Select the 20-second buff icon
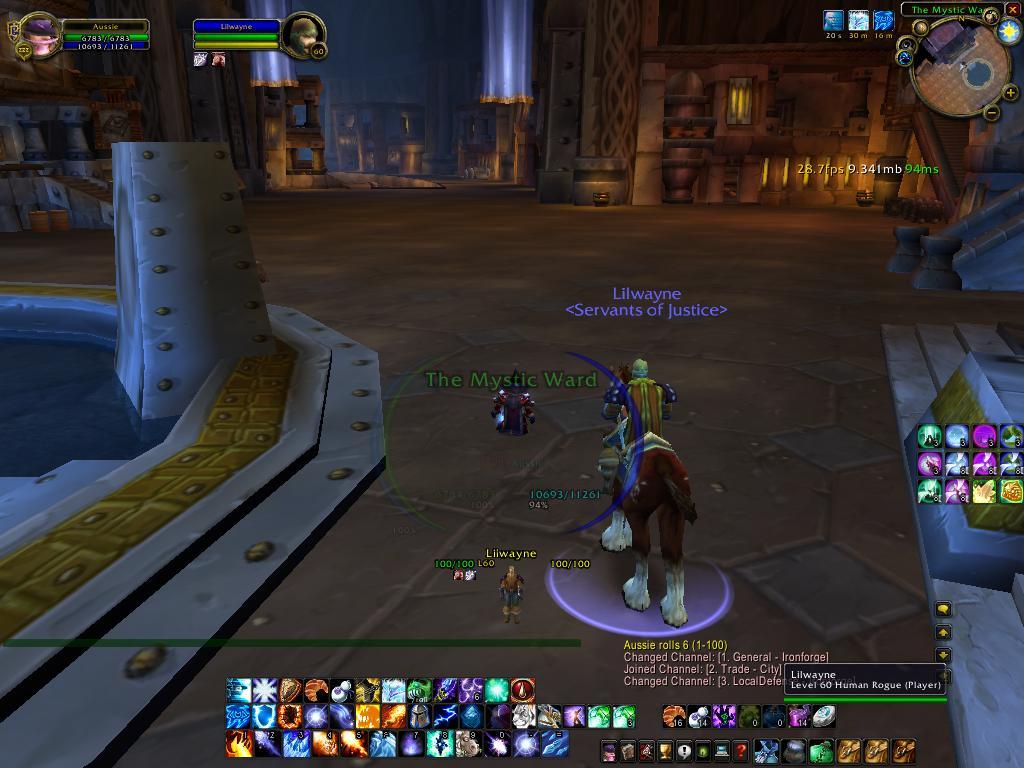1024x768 pixels. (833, 20)
